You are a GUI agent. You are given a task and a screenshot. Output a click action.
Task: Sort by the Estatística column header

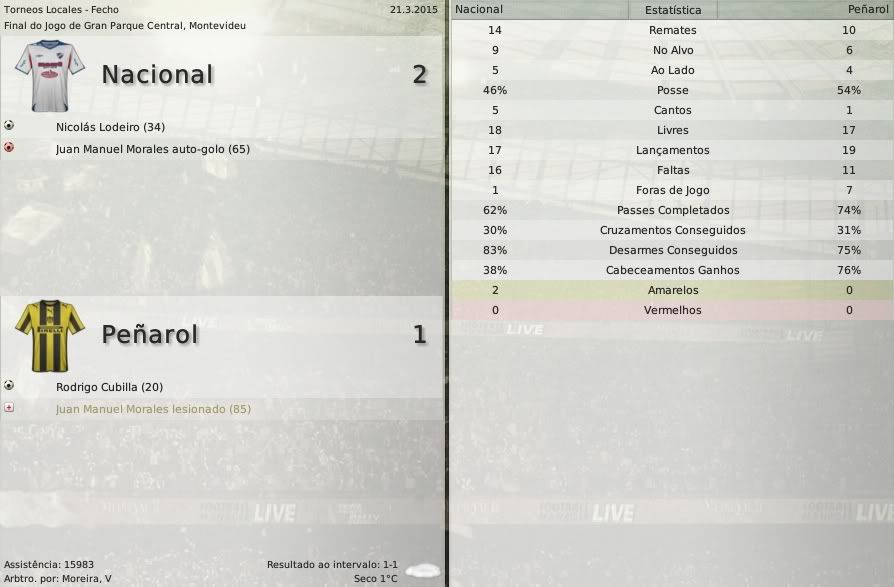coord(672,10)
